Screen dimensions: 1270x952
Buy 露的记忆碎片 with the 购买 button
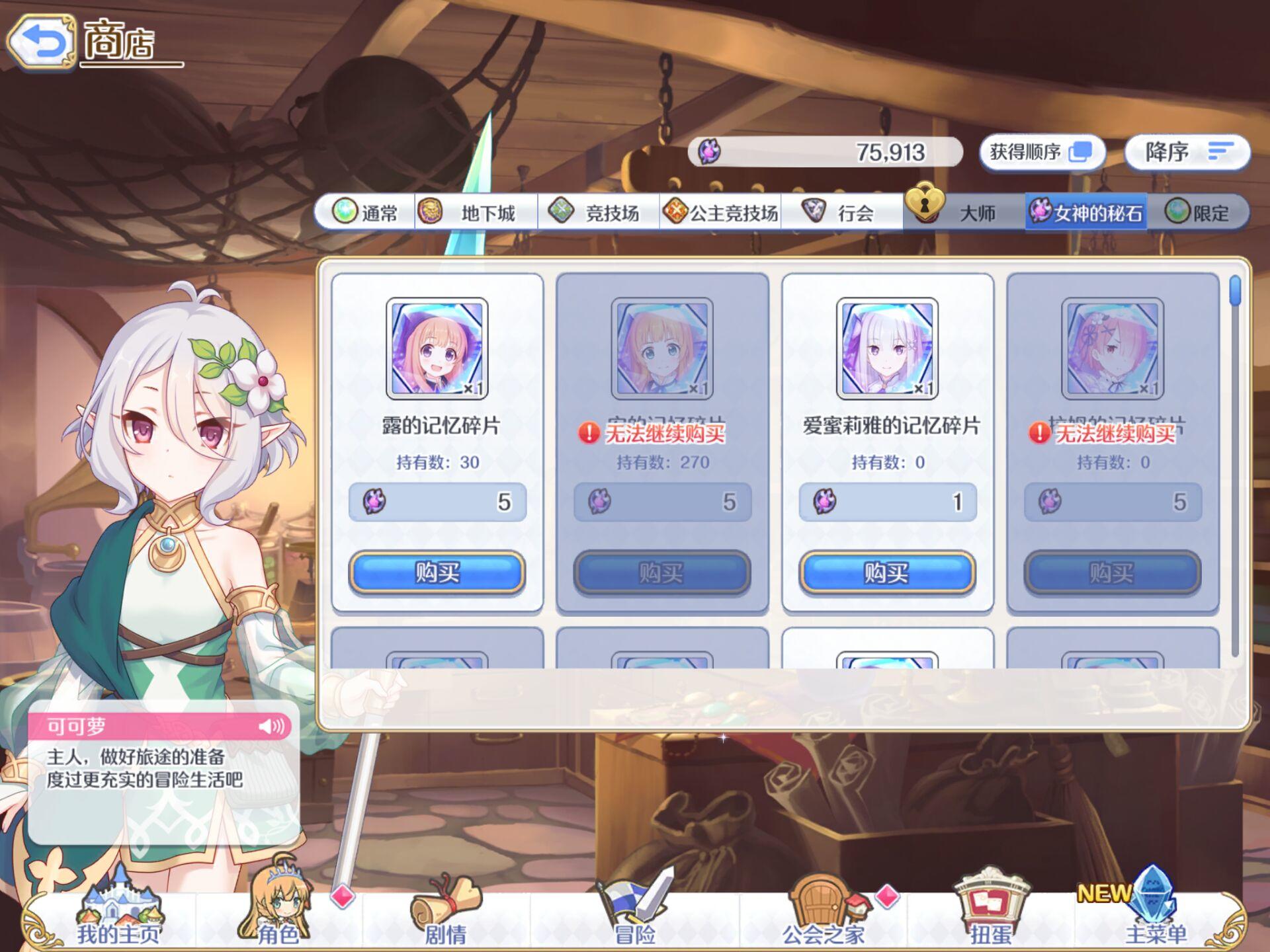(x=437, y=575)
